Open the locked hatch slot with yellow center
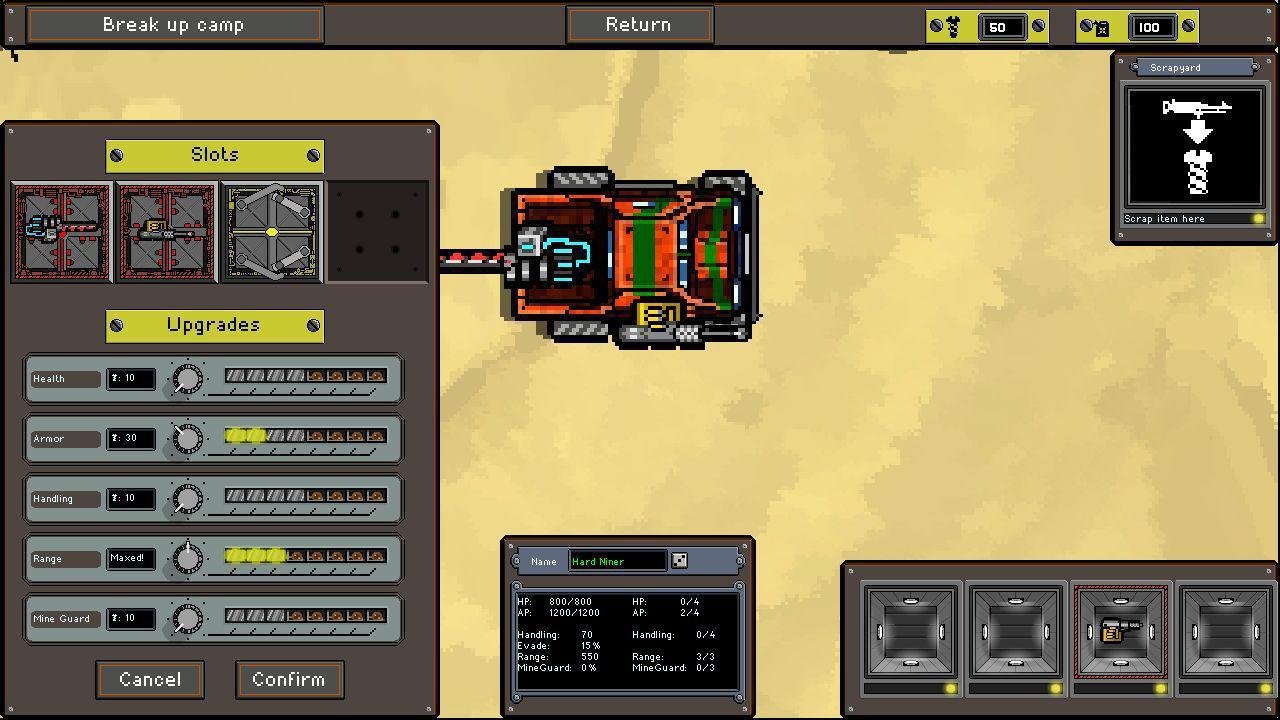This screenshot has width=1280, height=720. [271, 232]
